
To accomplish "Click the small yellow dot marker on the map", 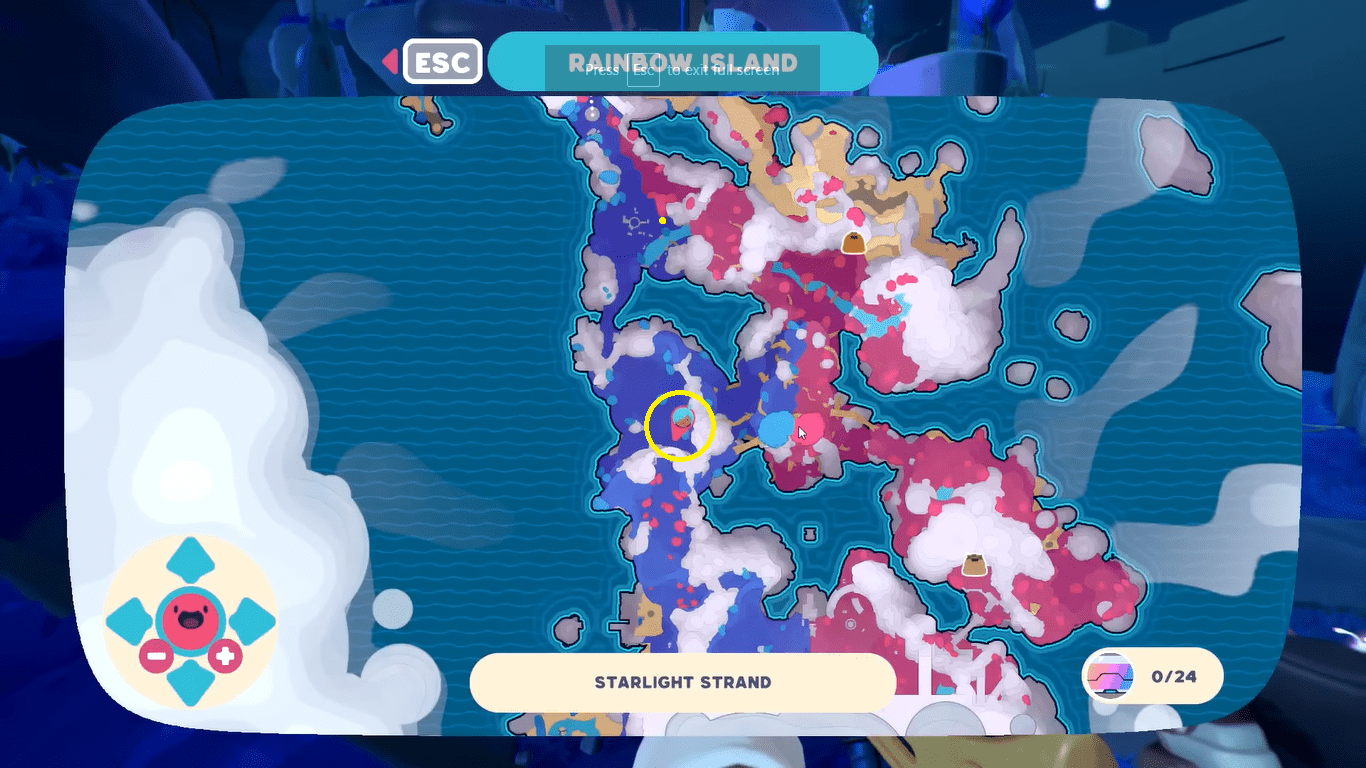I will (661, 219).
